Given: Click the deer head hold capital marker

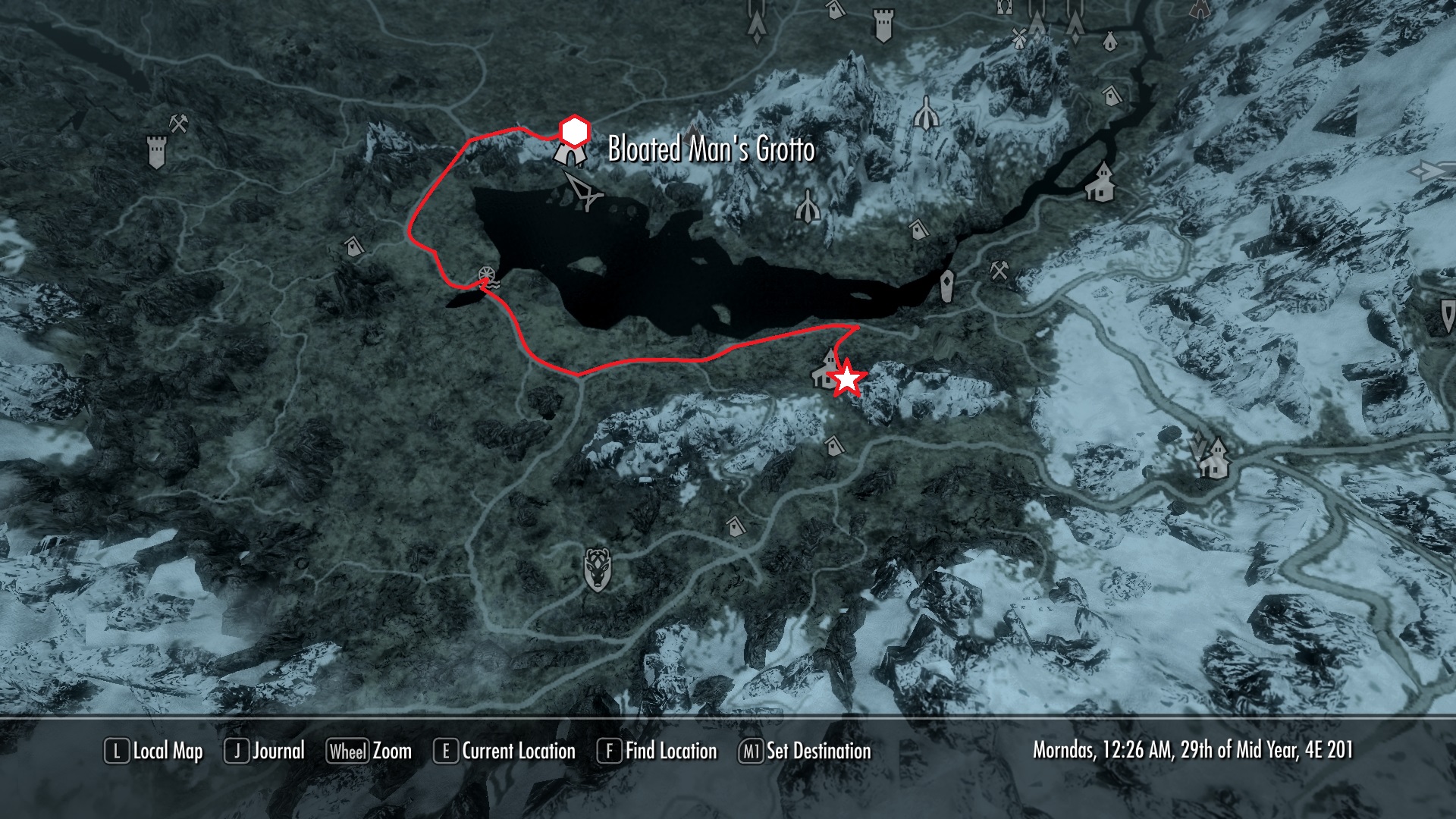Looking at the screenshot, I should tap(598, 569).
